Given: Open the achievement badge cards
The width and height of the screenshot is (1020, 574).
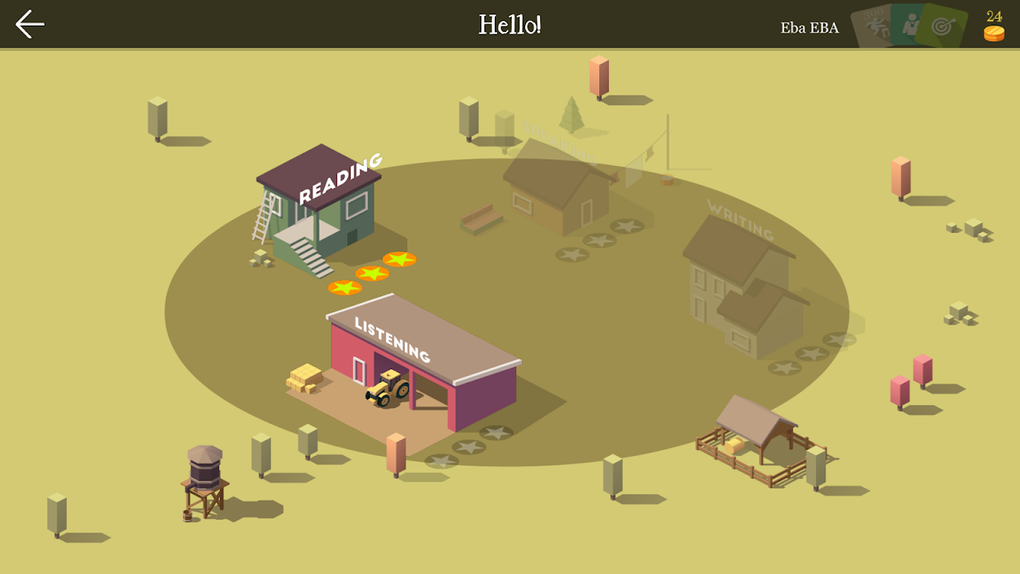Looking at the screenshot, I should (x=910, y=25).
